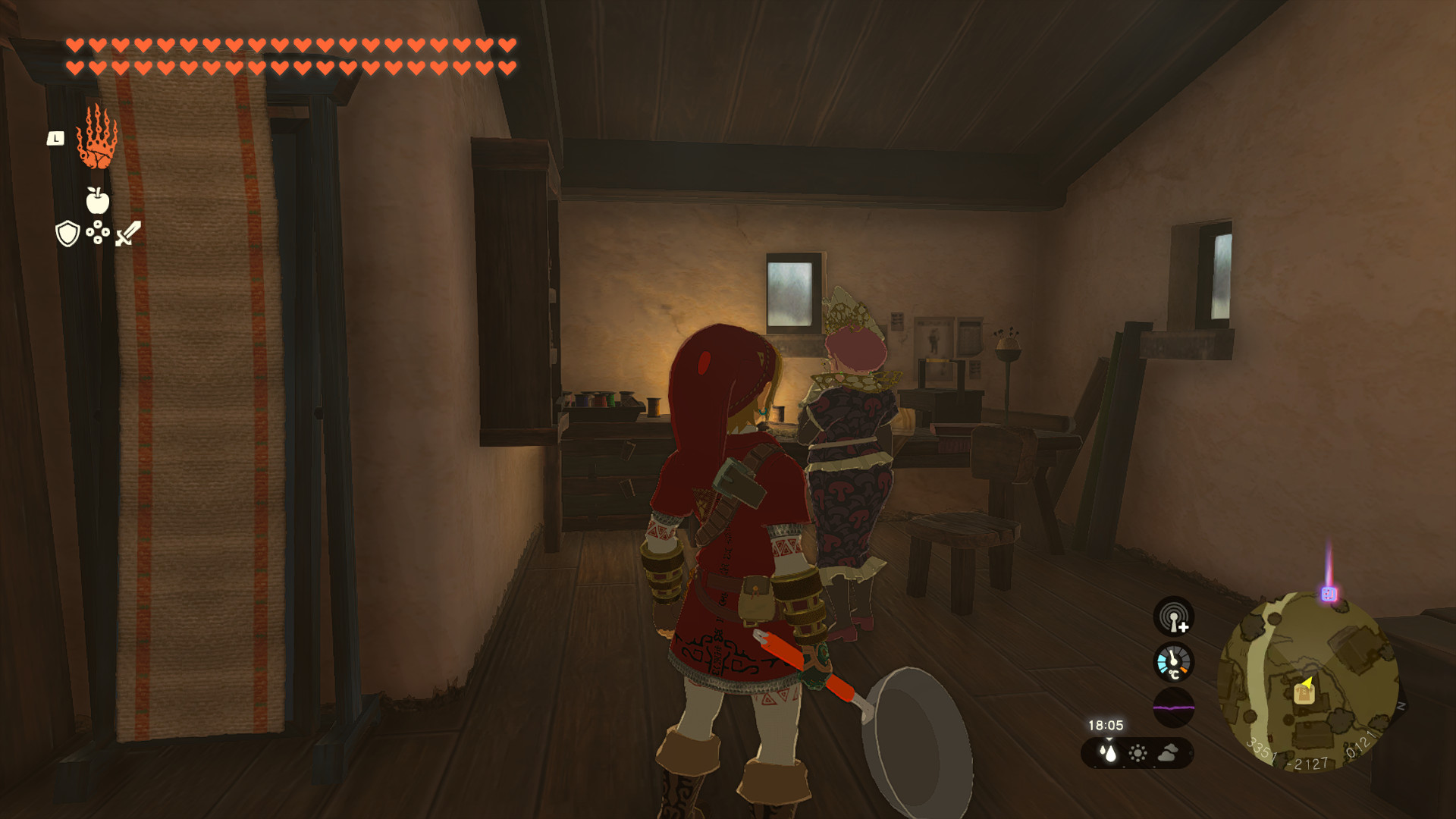The width and height of the screenshot is (1456, 819).
Task: Click the shield icon in the status bar
Action: [67, 234]
